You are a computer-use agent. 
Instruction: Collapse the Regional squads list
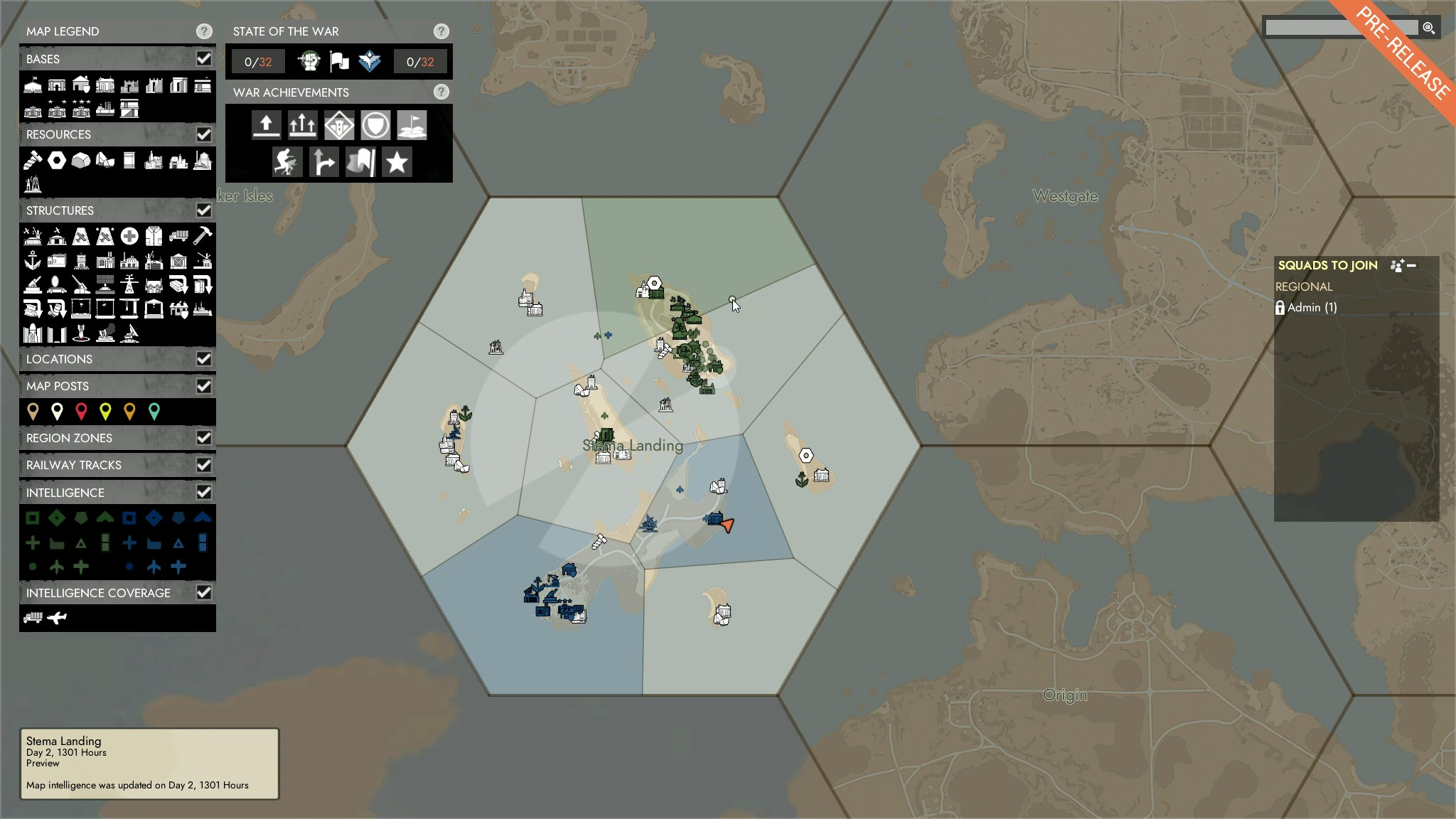point(1413,264)
